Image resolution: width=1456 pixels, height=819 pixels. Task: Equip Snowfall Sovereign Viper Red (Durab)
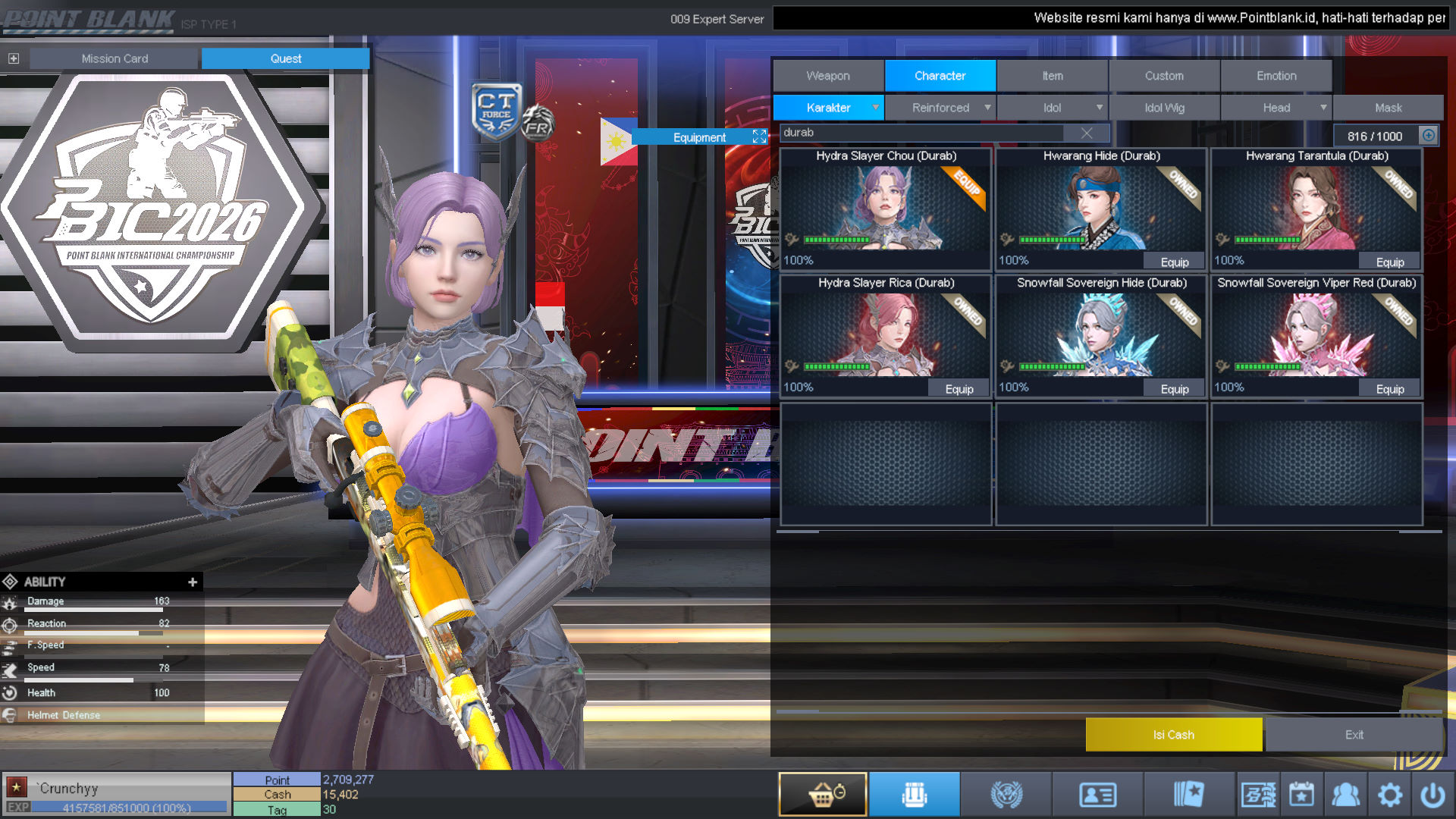(x=1389, y=389)
